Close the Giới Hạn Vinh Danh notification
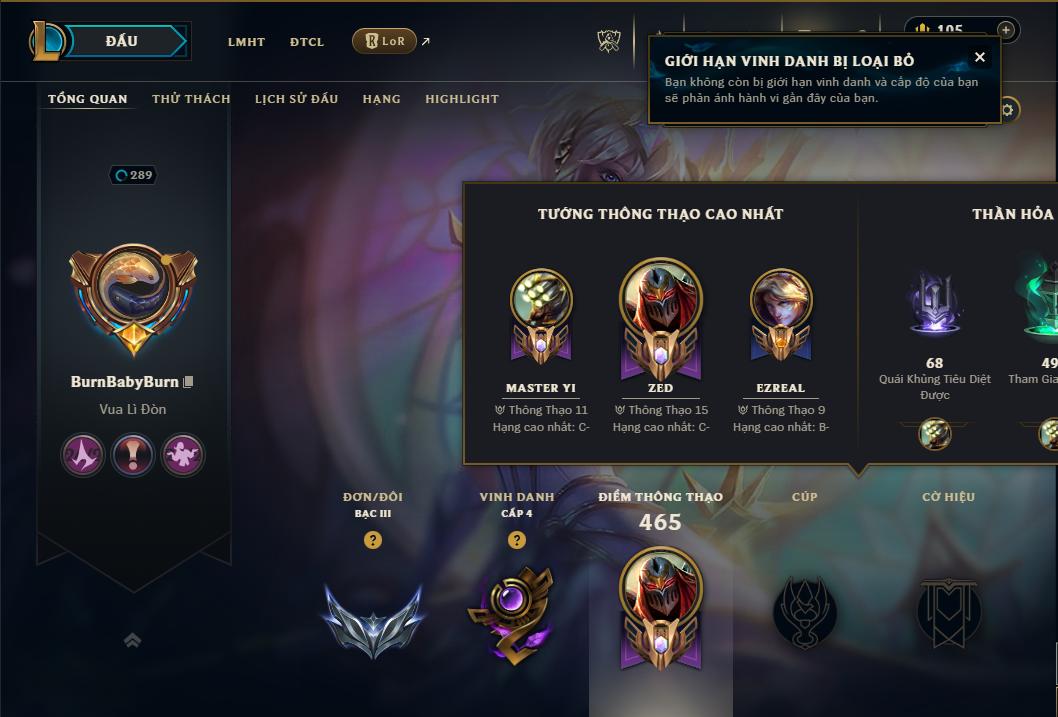The height and width of the screenshot is (717, 1058). 980,58
